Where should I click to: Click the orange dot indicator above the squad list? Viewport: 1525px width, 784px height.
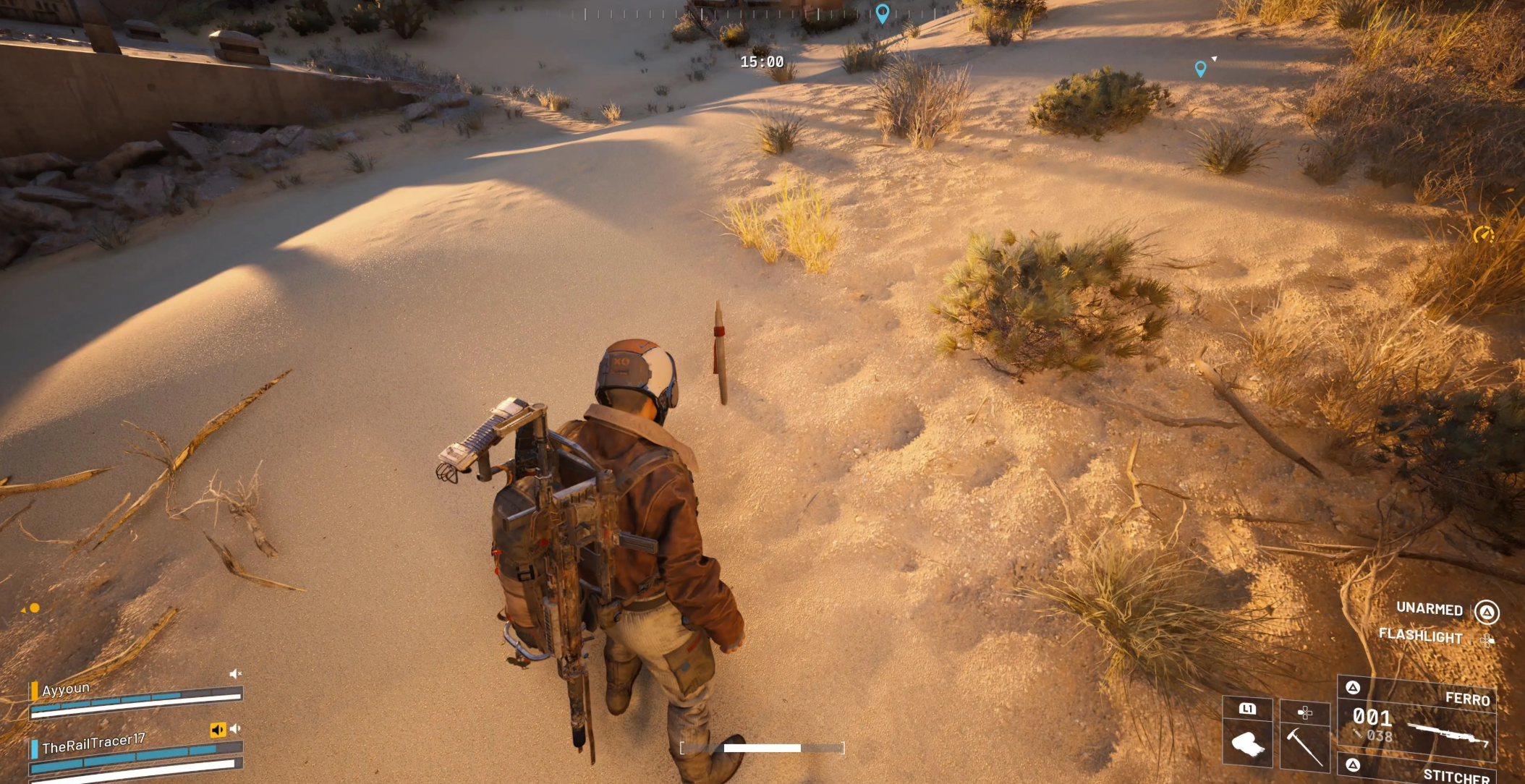pyautogui.click(x=34, y=608)
